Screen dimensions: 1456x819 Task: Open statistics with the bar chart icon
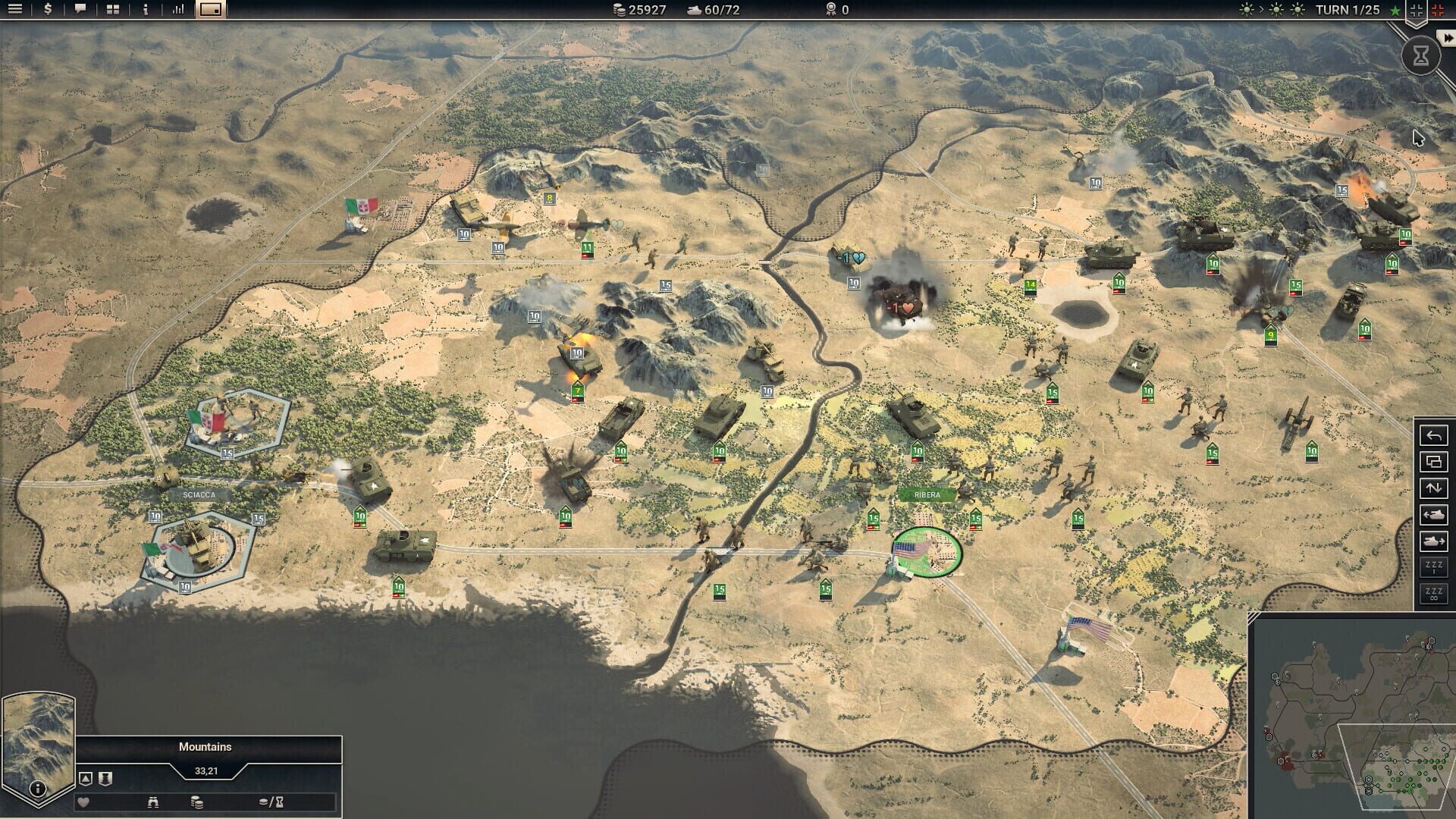coord(177,10)
